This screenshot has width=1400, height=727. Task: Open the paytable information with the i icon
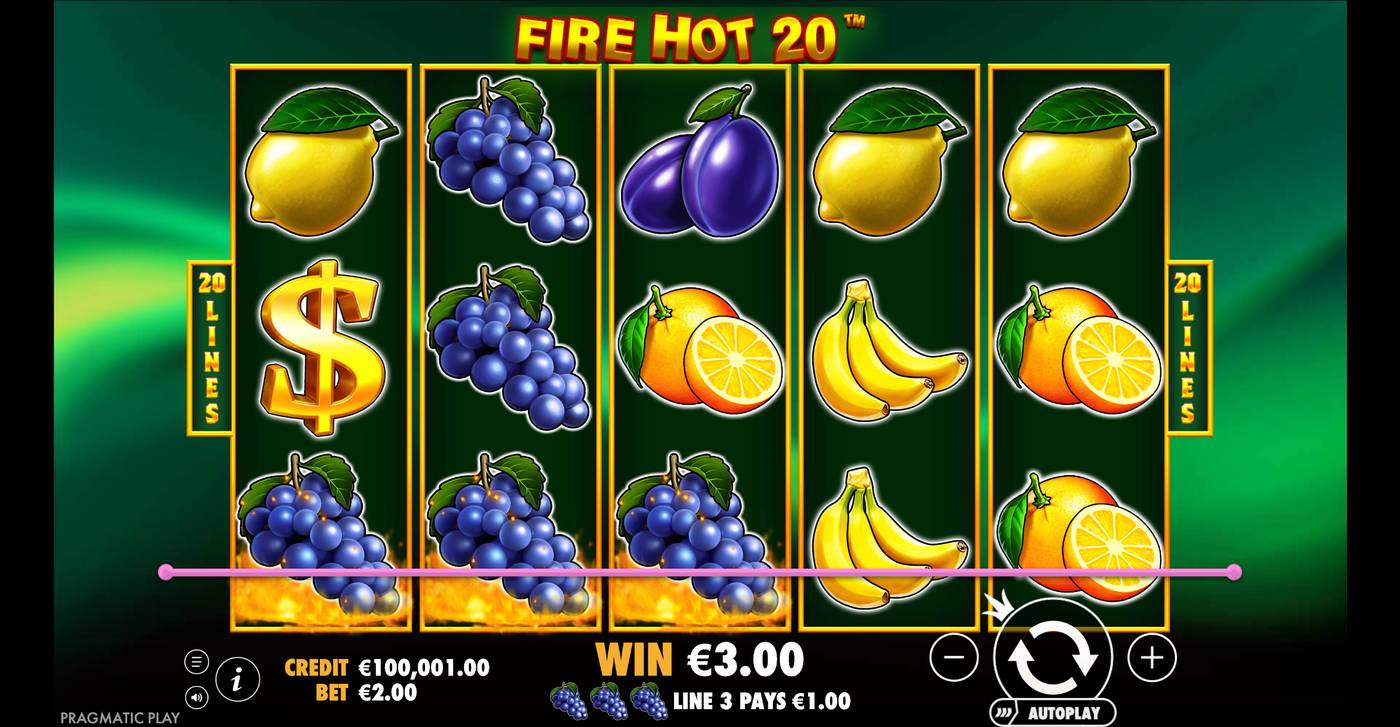[237, 677]
